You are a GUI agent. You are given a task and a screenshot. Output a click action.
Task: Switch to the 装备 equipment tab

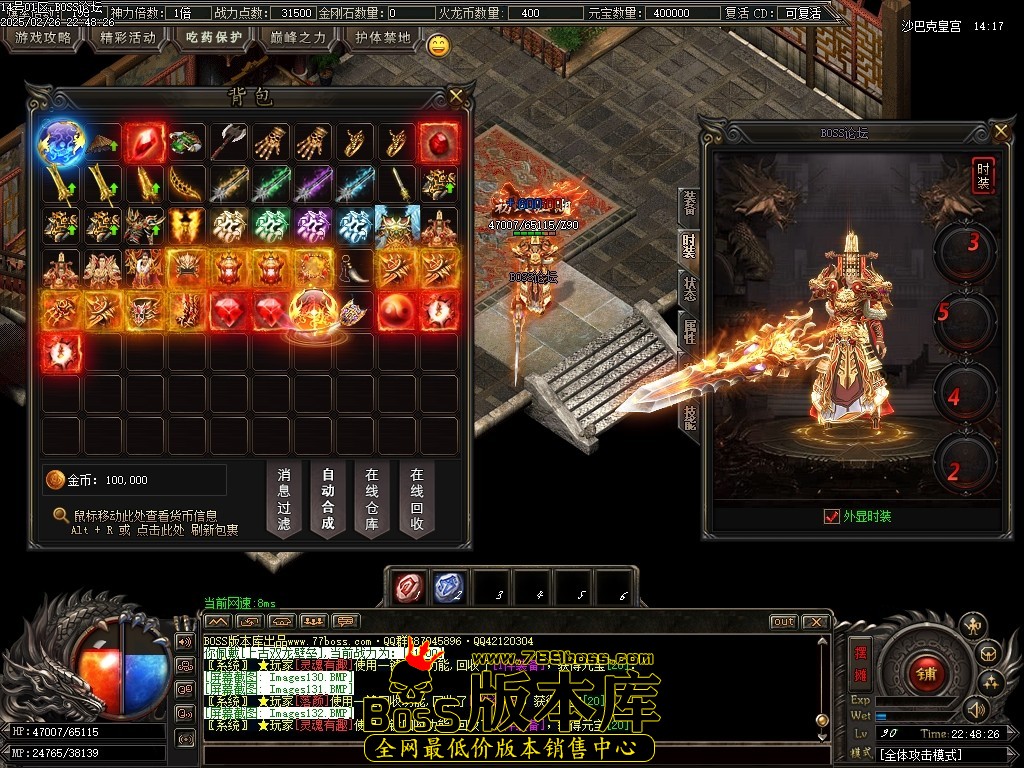click(x=689, y=206)
